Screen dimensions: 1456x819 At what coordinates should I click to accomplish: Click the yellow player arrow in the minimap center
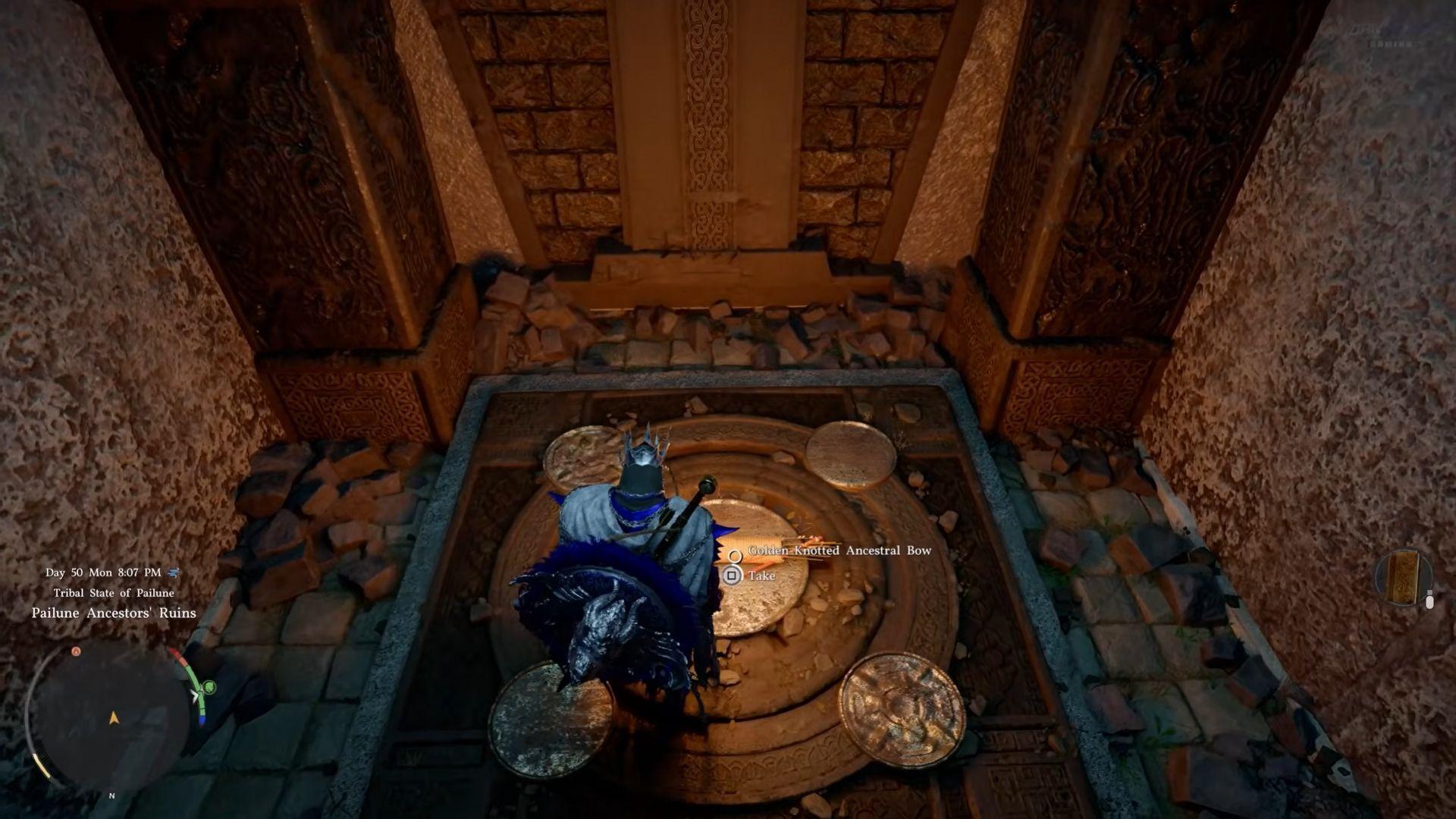115,718
